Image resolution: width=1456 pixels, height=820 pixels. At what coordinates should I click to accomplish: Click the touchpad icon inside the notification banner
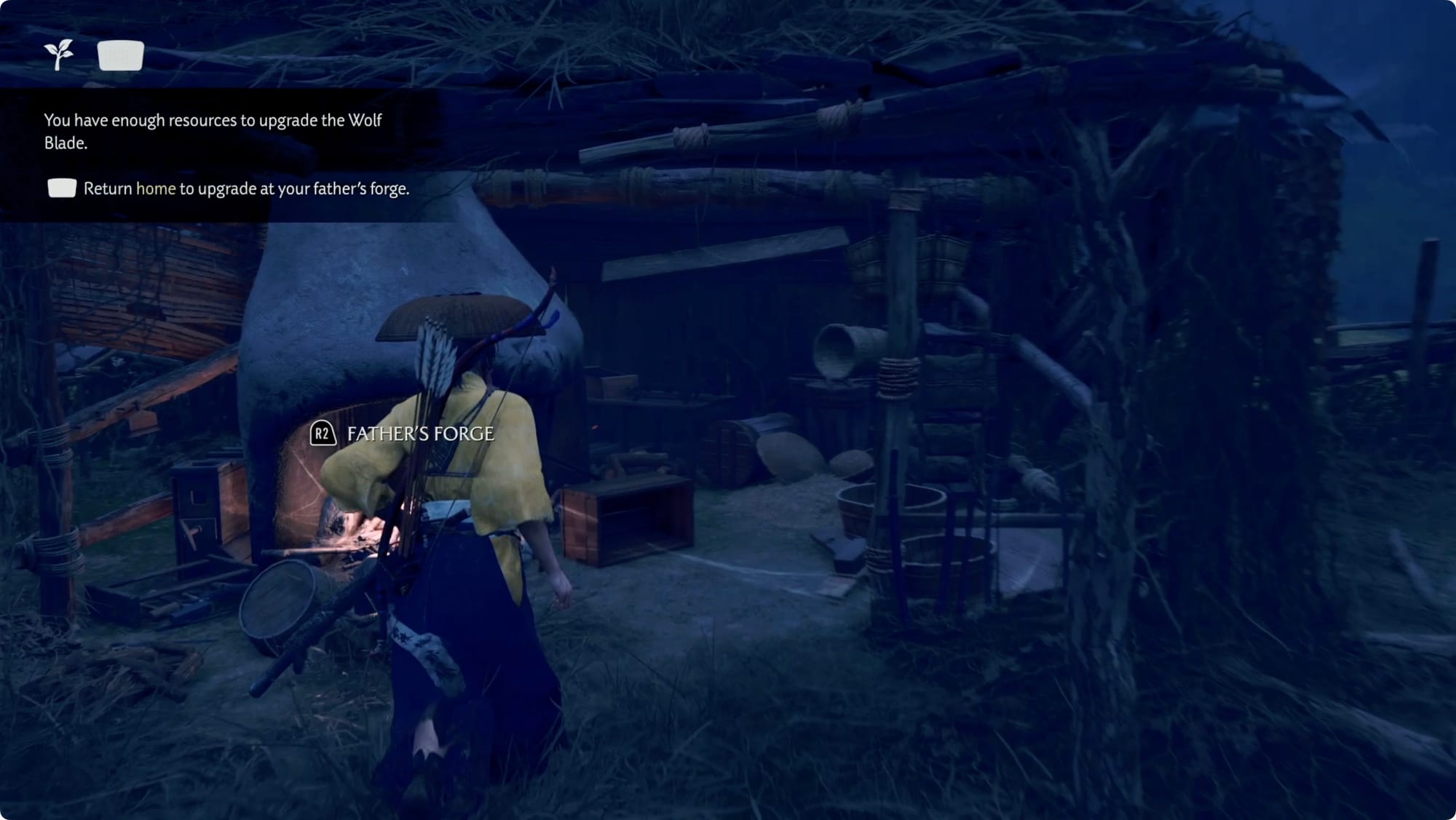pos(63,188)
